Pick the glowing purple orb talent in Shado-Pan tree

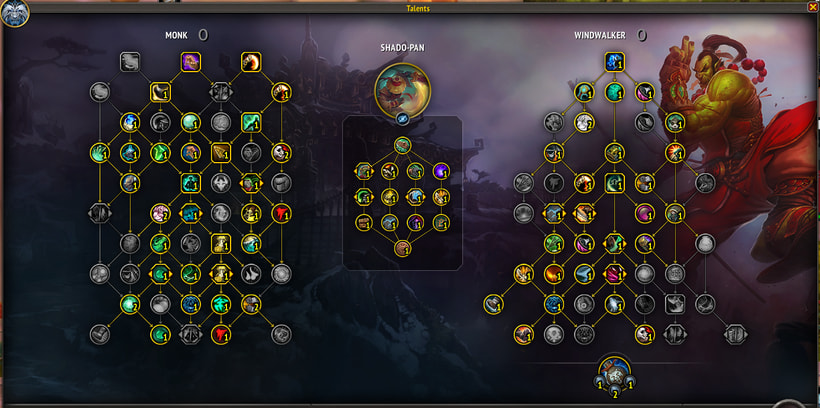point(441,171)
